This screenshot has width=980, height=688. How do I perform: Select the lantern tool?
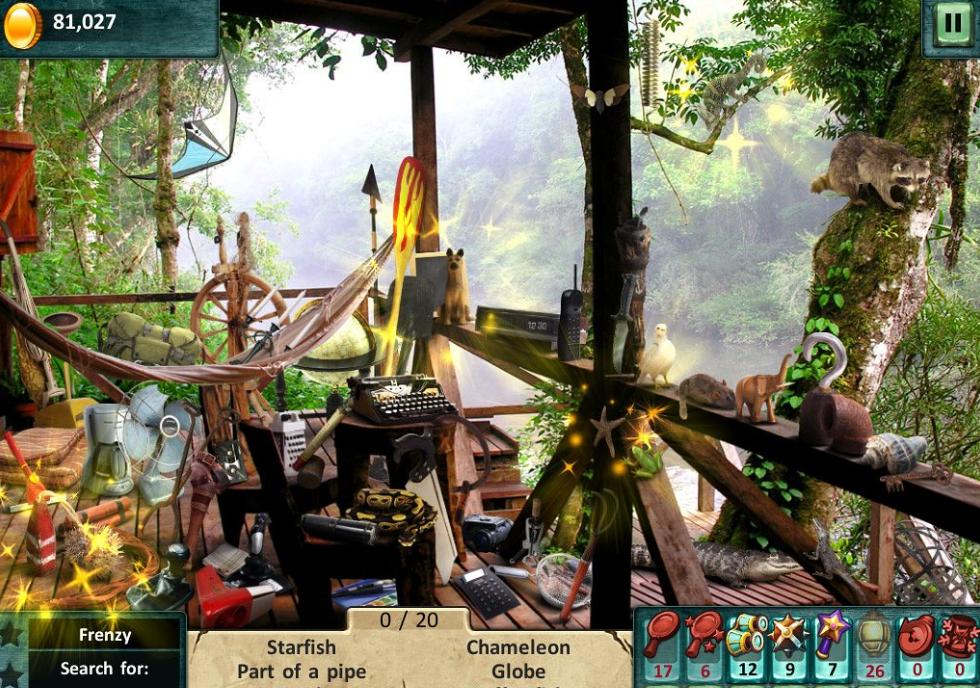[x=875, y=634]
